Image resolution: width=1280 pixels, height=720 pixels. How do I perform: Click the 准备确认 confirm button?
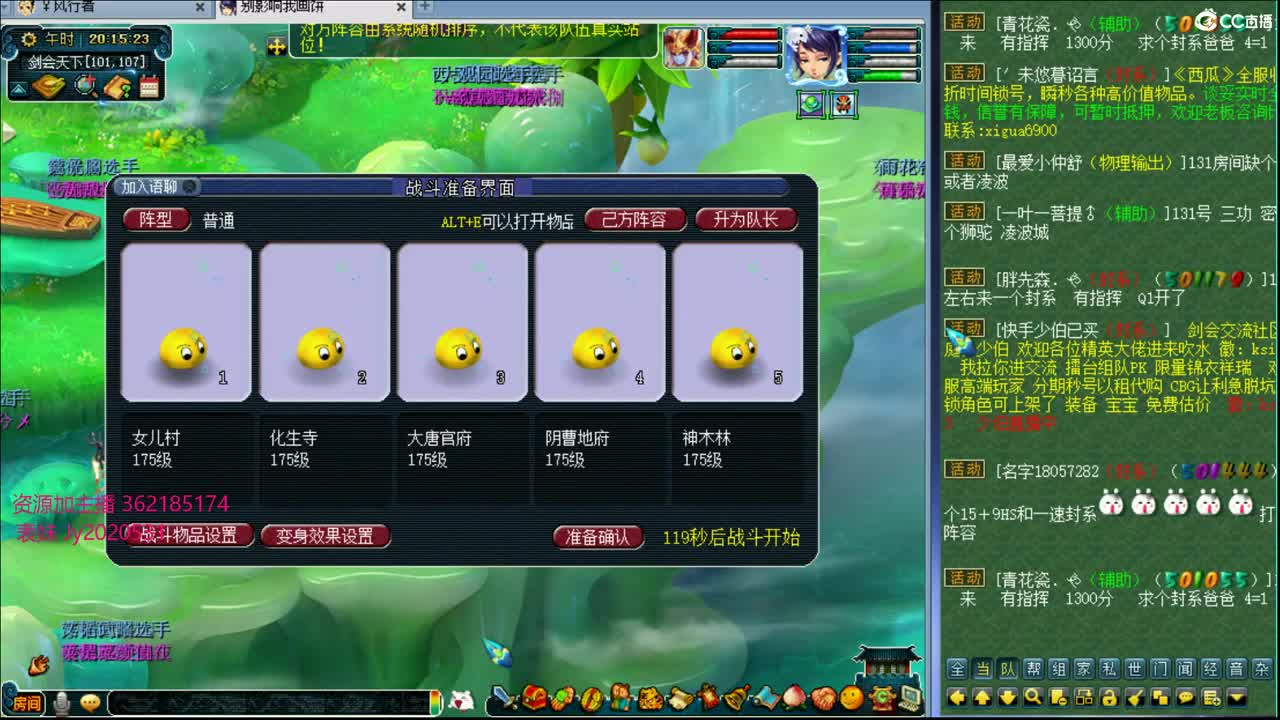click(597, 536)
